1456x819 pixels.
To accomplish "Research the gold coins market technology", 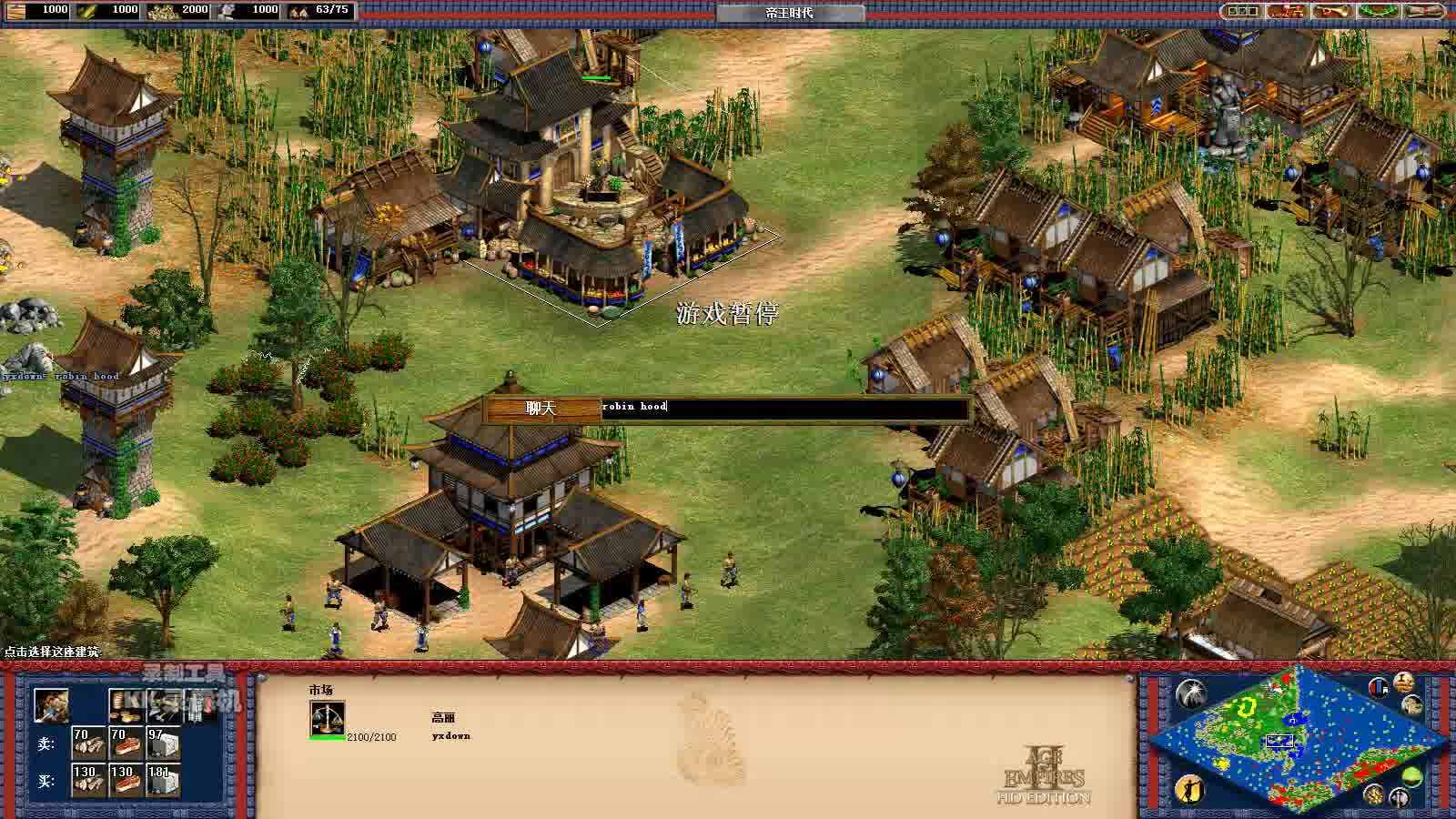I will (126, 705).
